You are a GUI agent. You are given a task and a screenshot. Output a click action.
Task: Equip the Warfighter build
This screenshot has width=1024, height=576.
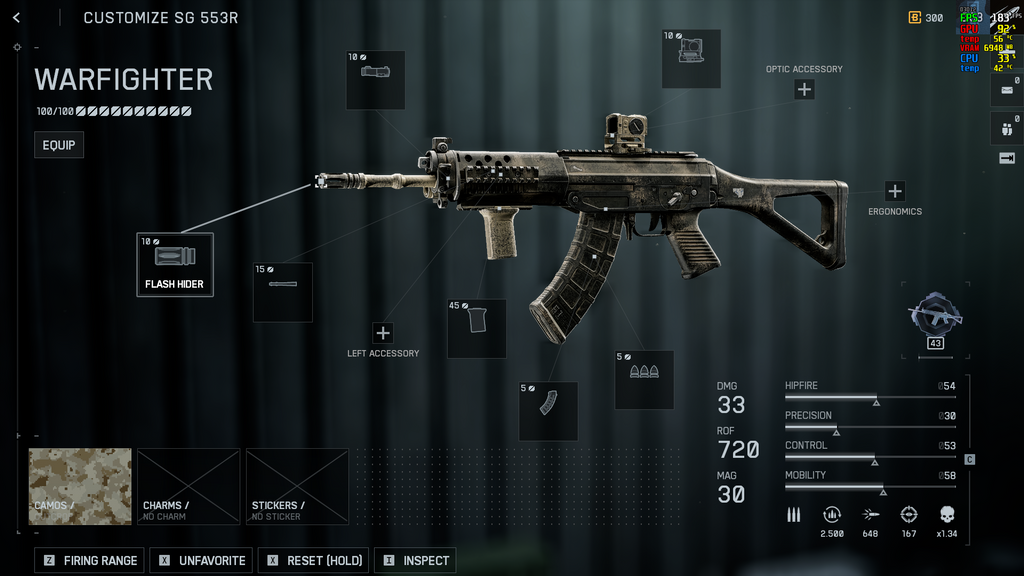(x=59, y=145)
